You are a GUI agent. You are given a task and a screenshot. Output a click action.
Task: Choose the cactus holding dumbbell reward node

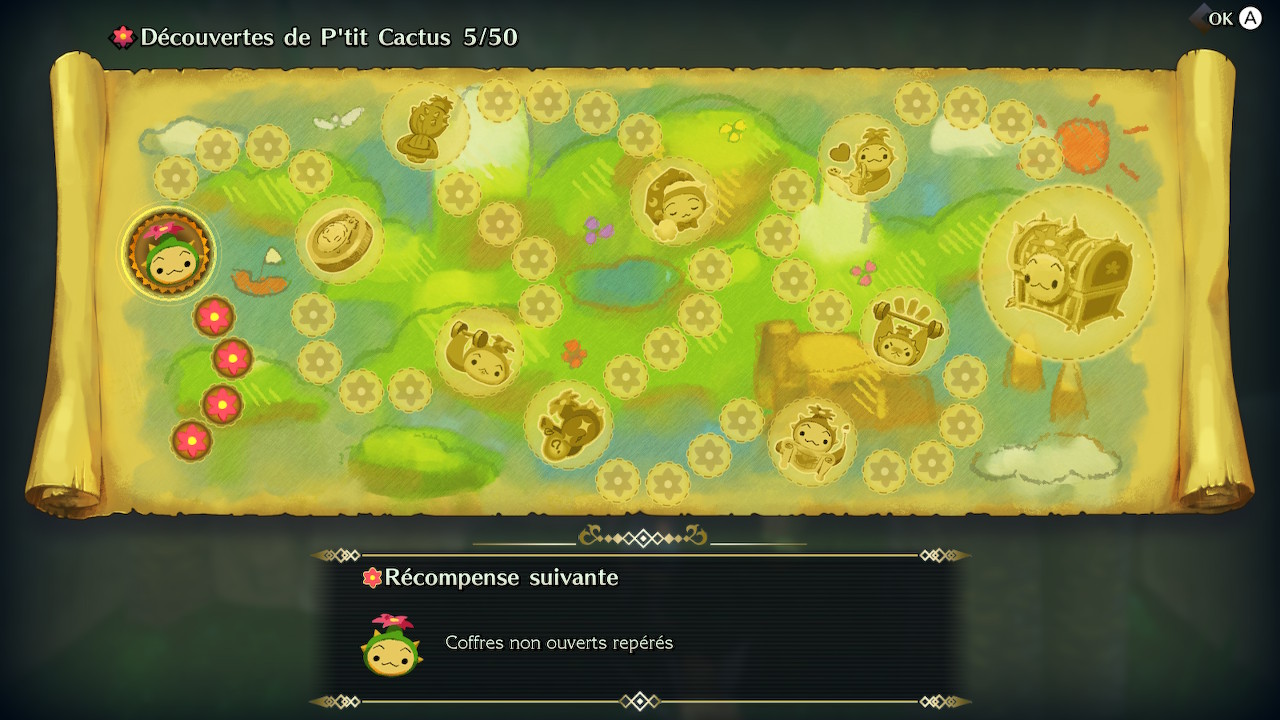tap(479, 351)
